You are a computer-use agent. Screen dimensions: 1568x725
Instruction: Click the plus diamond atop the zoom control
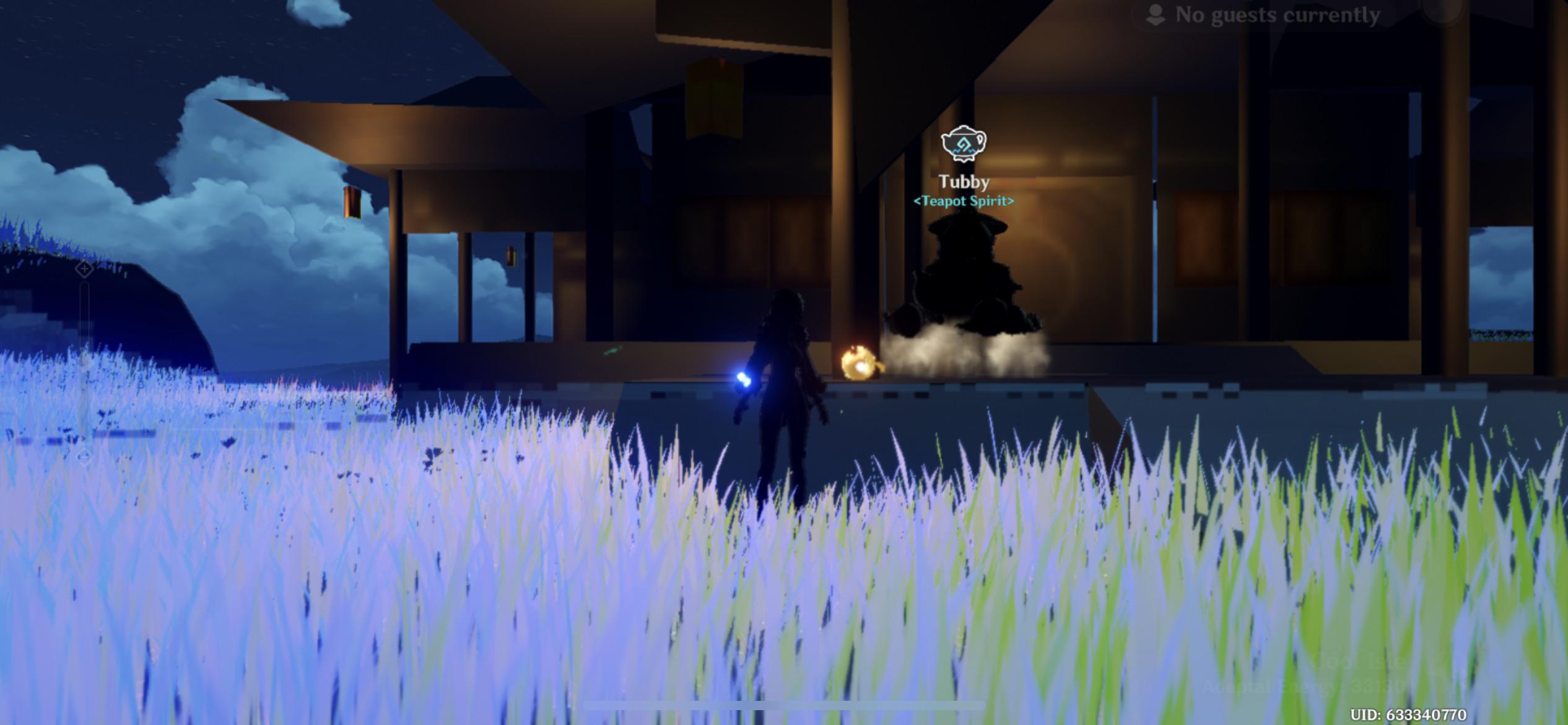click(x=84, y=268)
